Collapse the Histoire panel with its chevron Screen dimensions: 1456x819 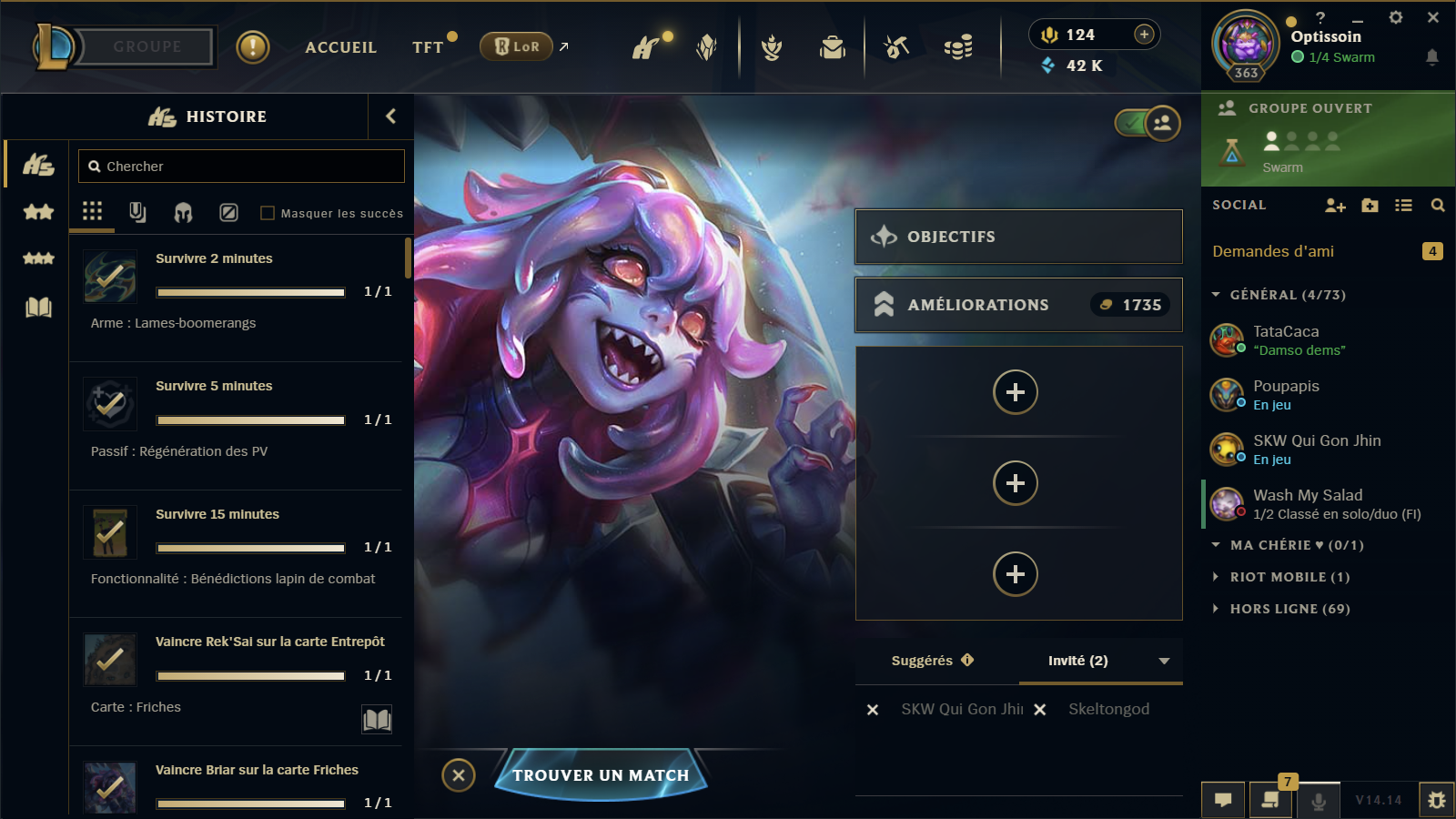[x=390, y=116]
